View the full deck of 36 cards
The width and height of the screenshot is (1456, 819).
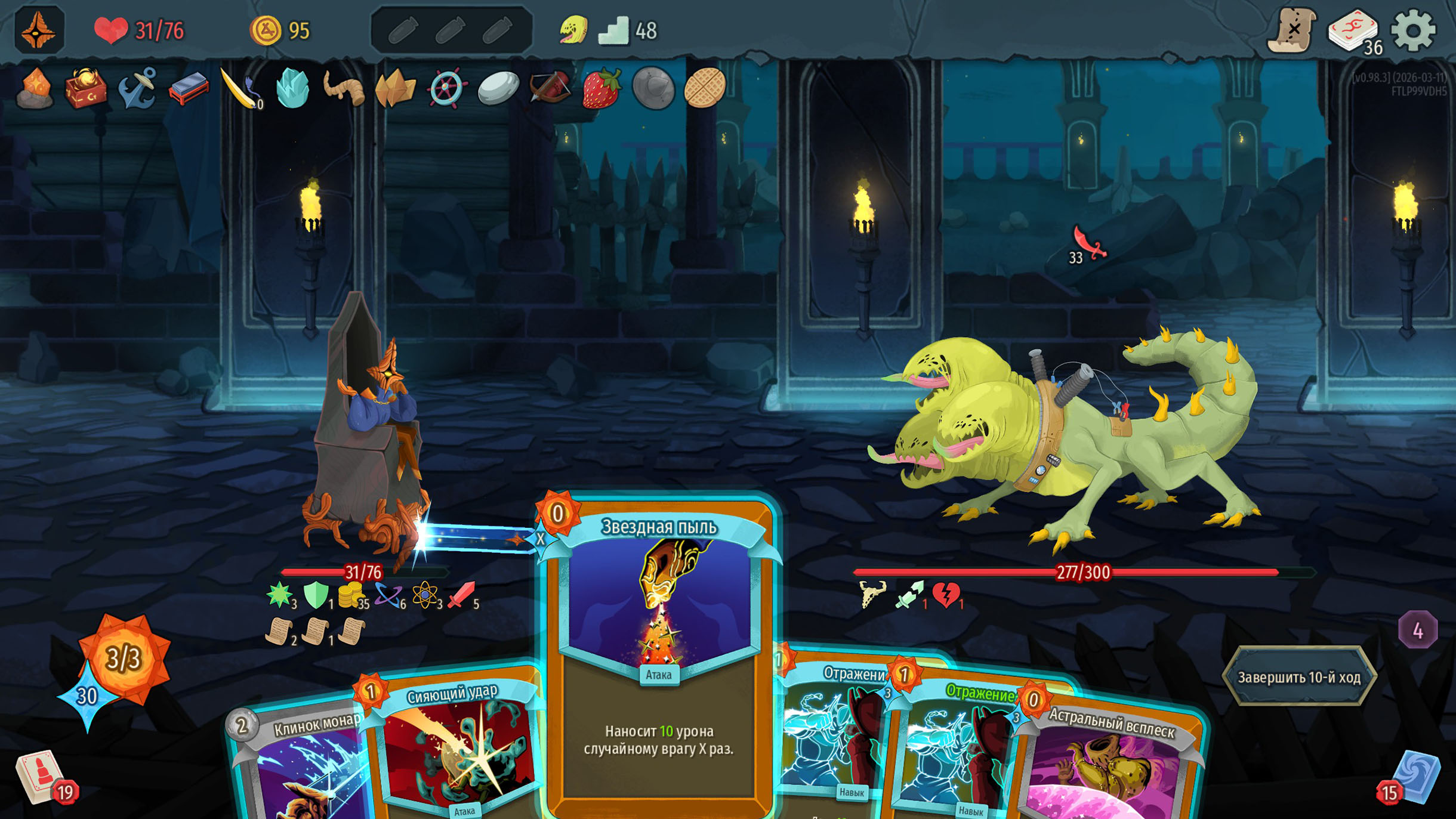click(x=1353, y=30)
